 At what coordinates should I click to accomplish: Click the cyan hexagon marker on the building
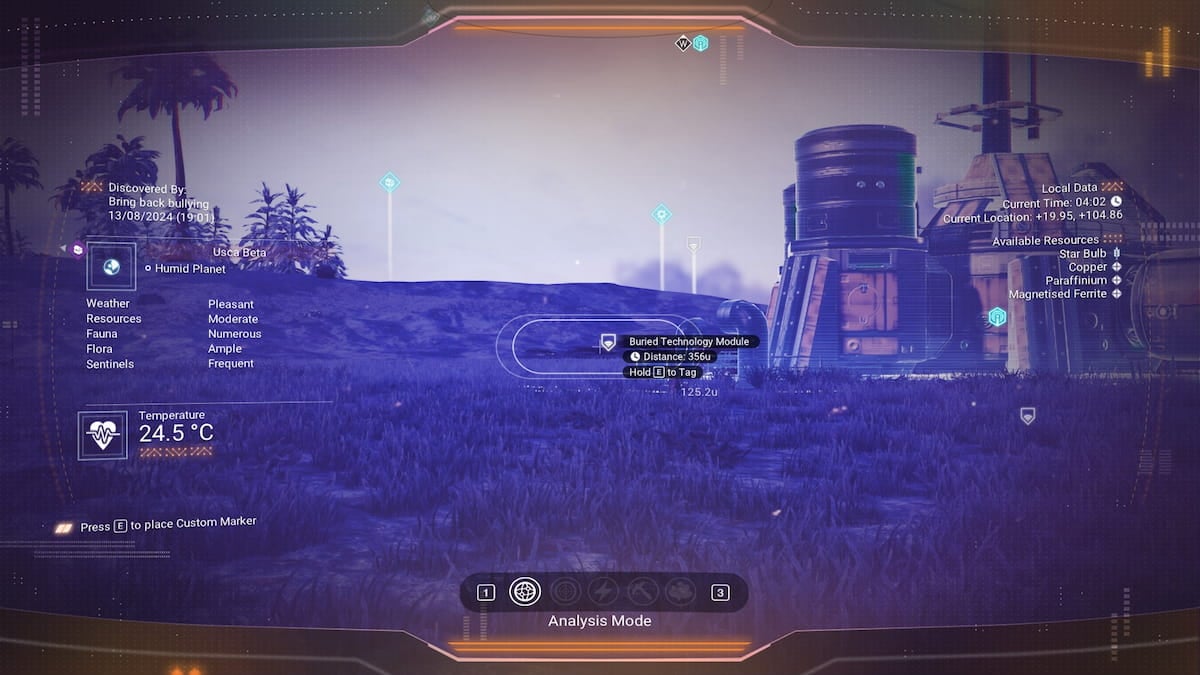(997, 317)
